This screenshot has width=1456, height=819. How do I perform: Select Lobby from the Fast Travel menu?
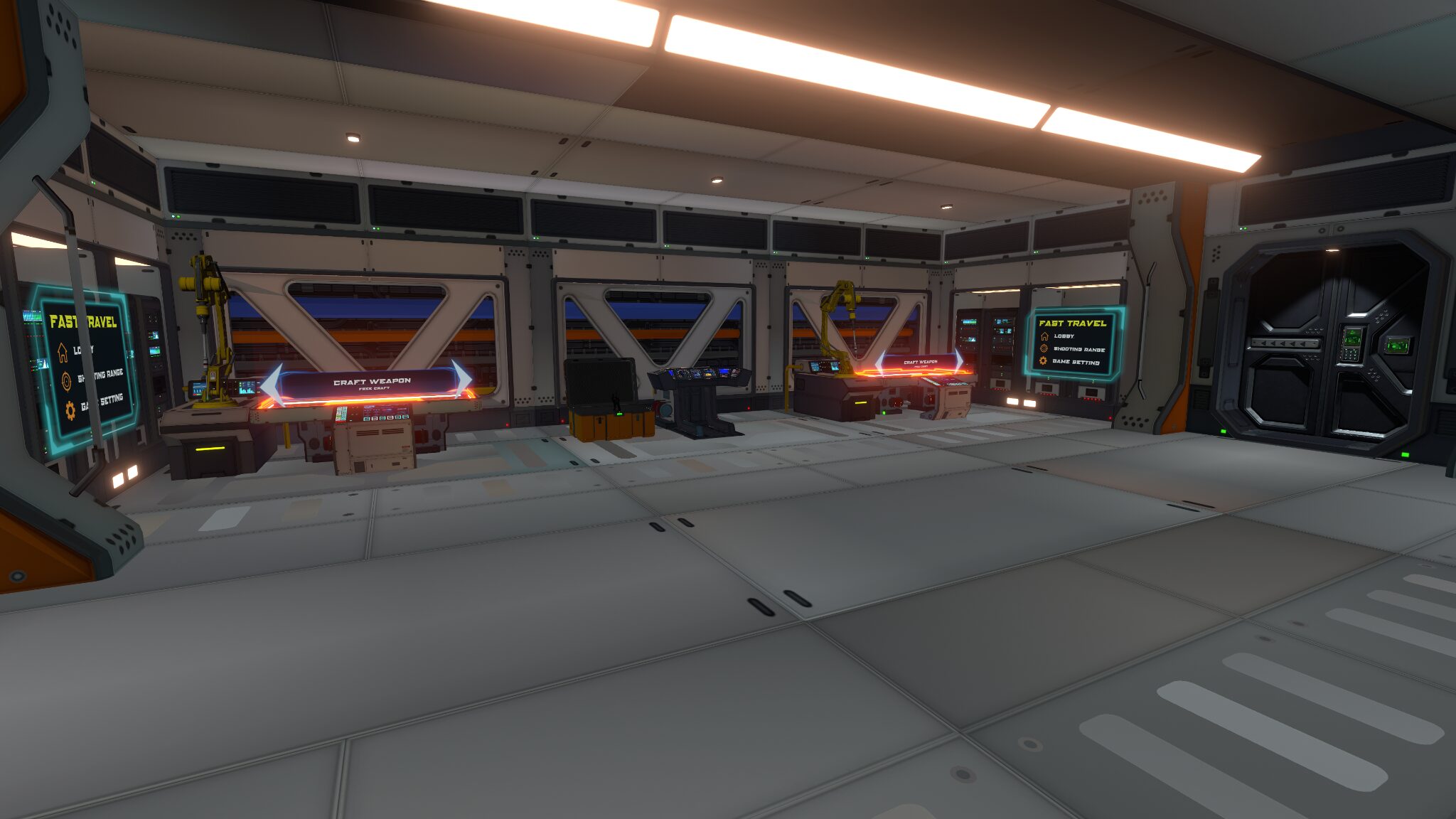tap(84, 350)
